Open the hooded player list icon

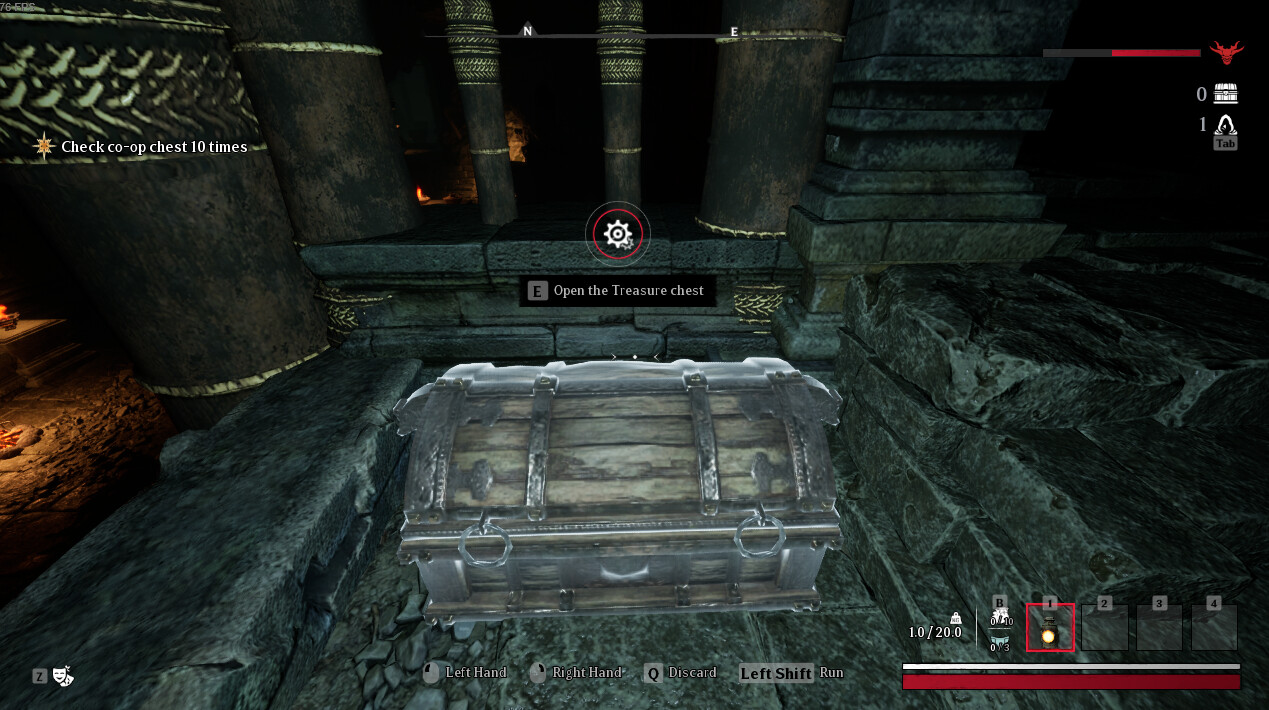point(1225,124)
